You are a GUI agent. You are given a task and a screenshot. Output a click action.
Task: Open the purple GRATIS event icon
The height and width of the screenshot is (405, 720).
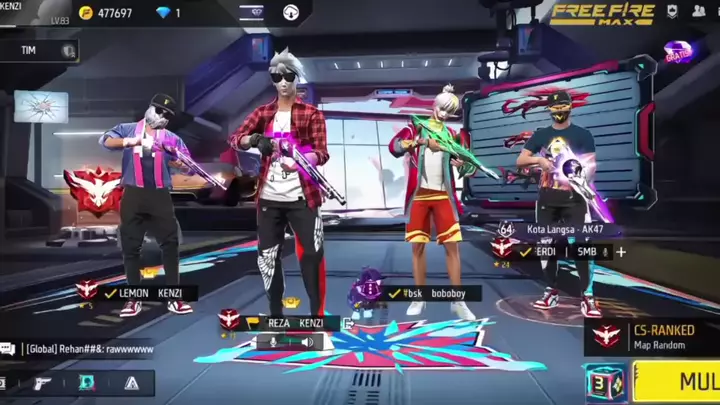[x=678, y=52]
